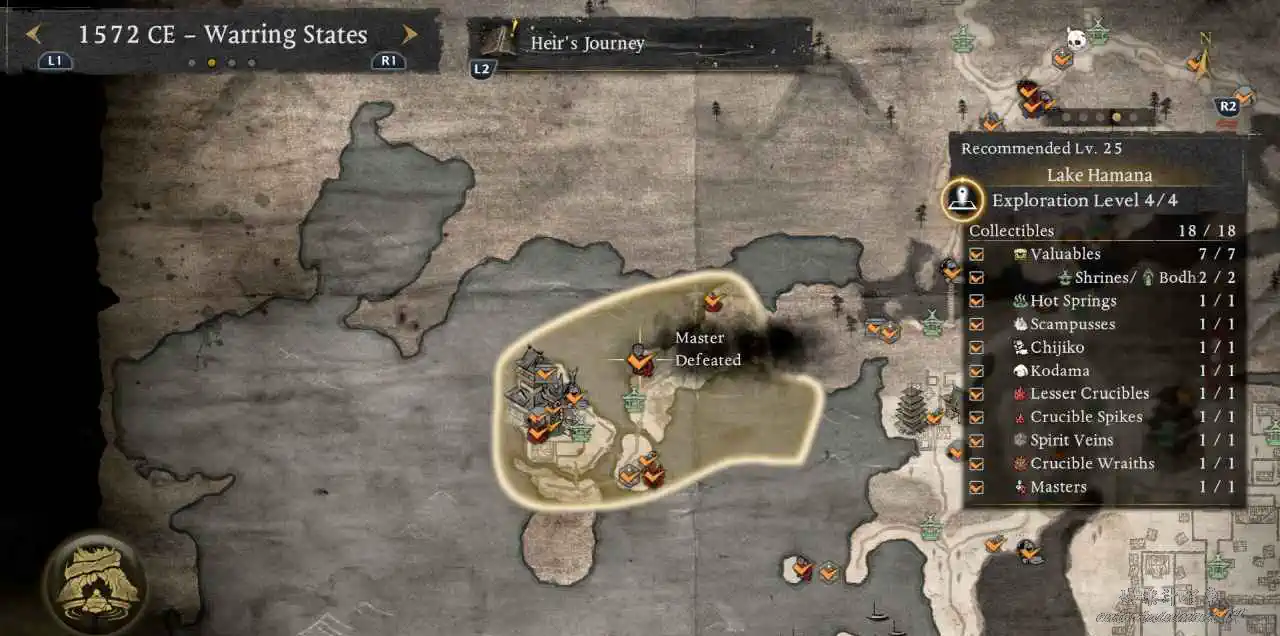Toggle the Lesser Crucibles checkbox
The image size is (1280, 636).
[x=977, y=394]
